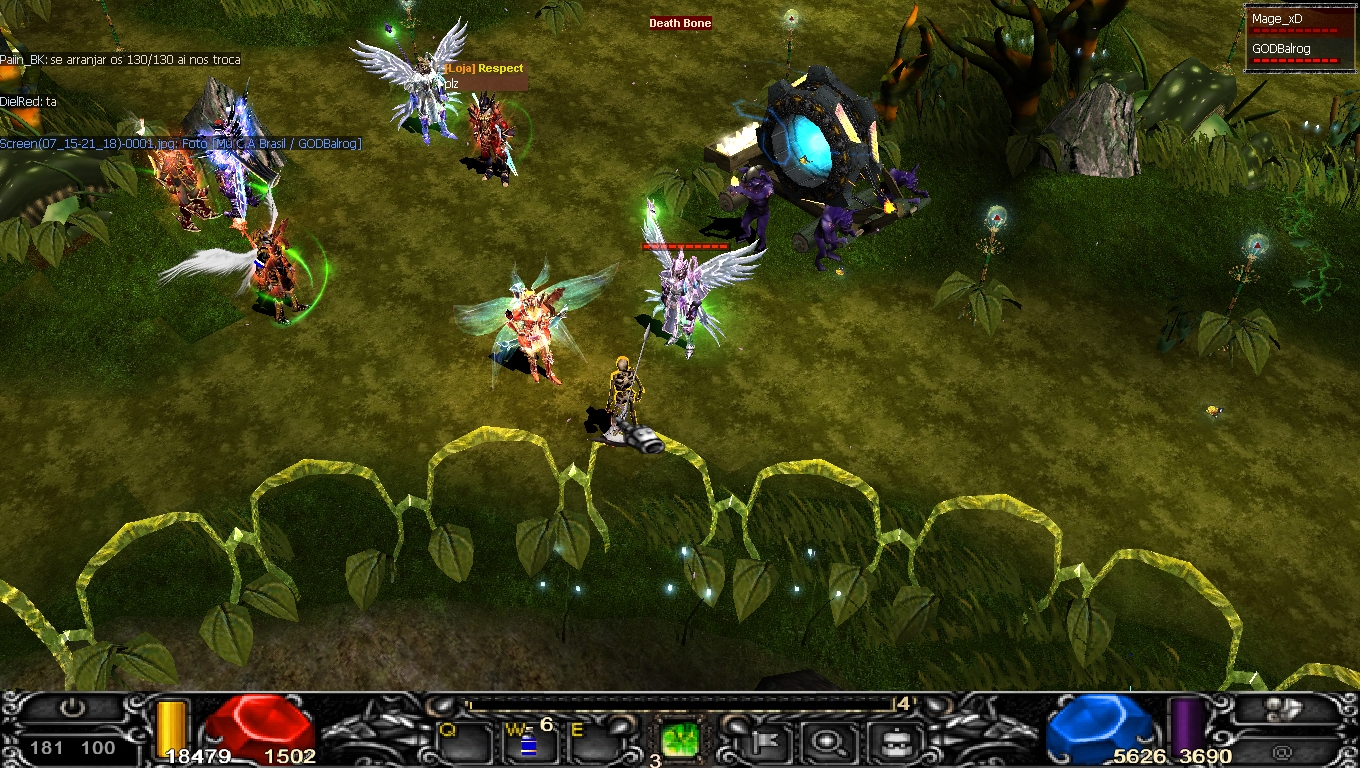Select the green skill icon
This screenshot has width=1360, height=768.
[681, 742]
